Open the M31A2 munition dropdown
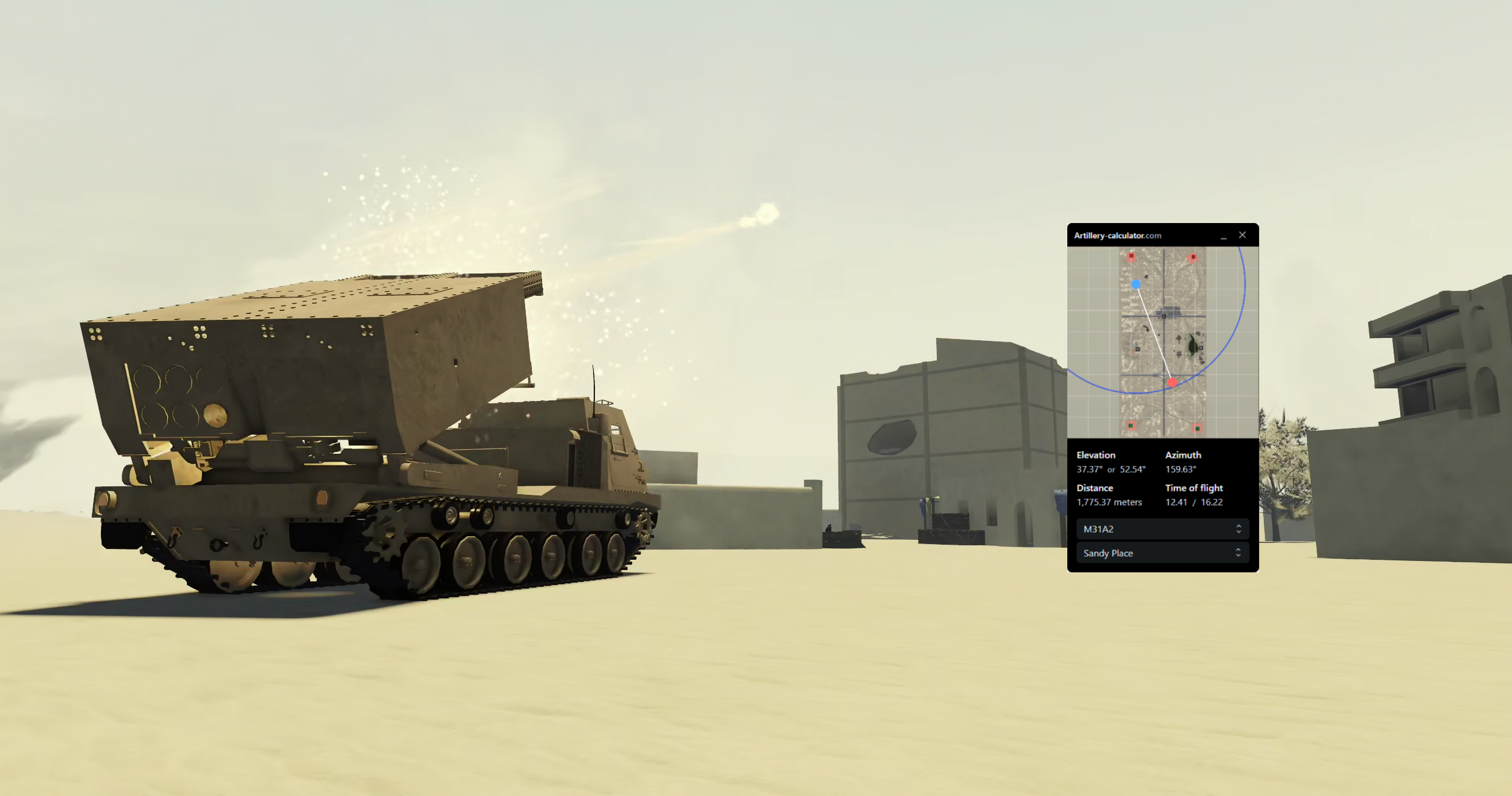This screenshot has width=1512, height=796. (x=1162, y=529)
